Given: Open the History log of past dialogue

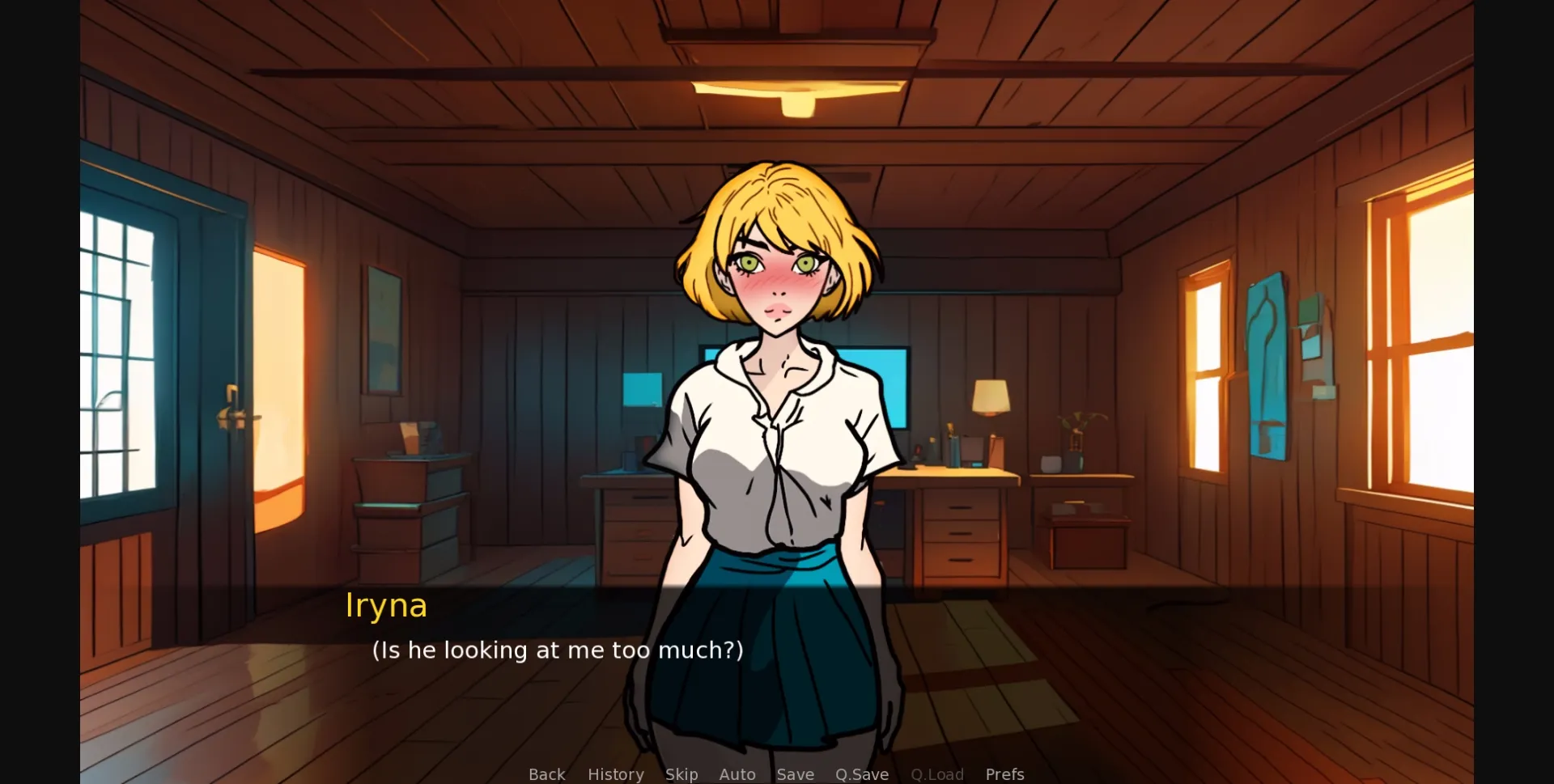Looking at the screenshot, I should pyautogui.click(x=615, y=774).
